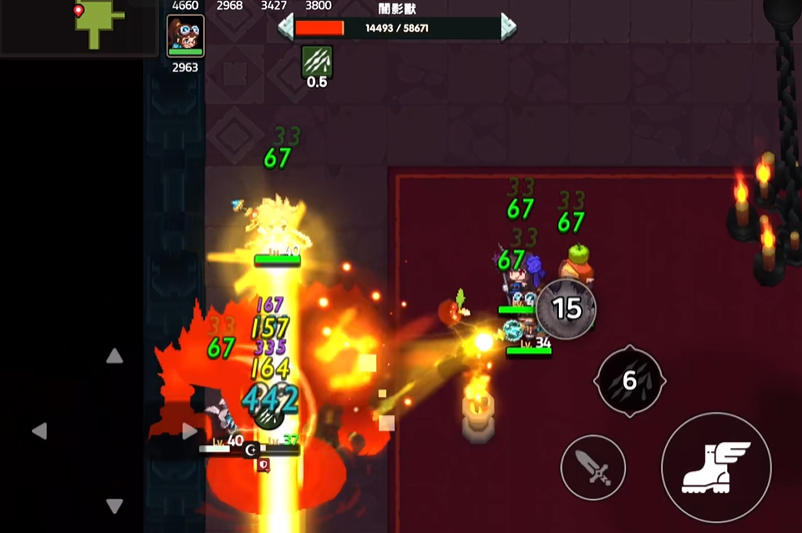Click the right arrow beside boss health bar
This screenshot has width=802, height=533.
[x=508, y=27]
